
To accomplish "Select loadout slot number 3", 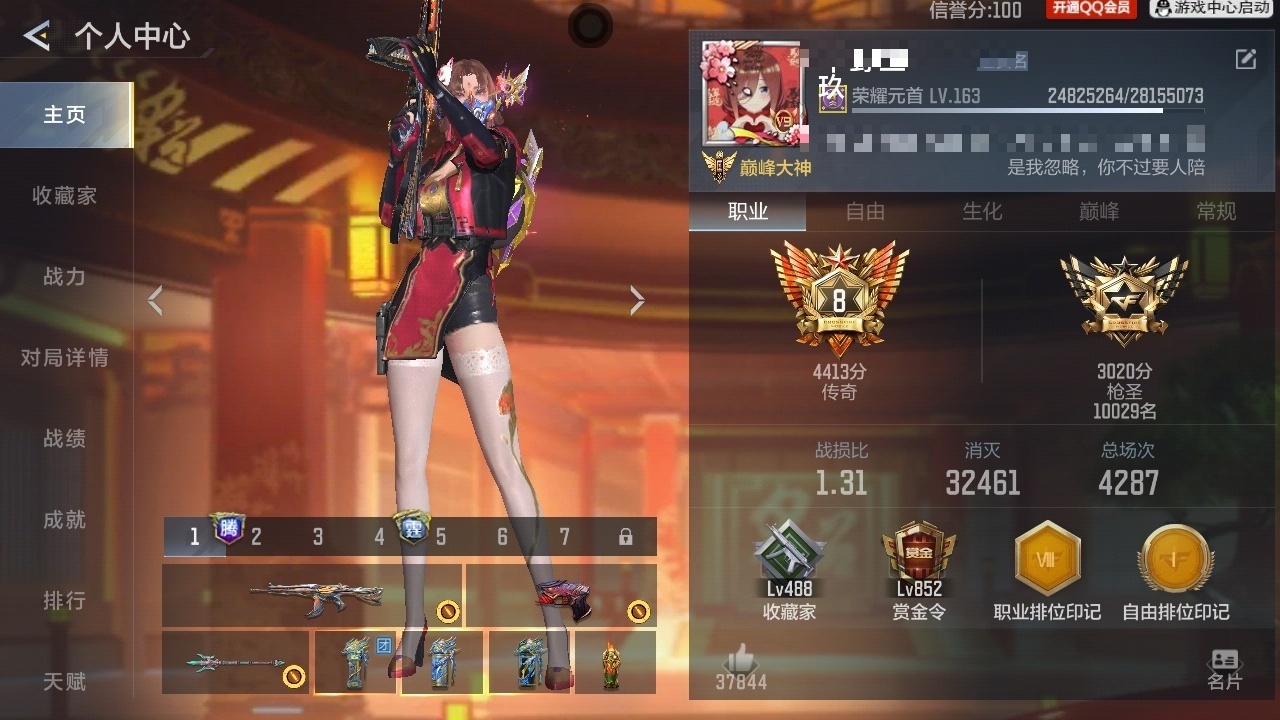I will point(318,538).
